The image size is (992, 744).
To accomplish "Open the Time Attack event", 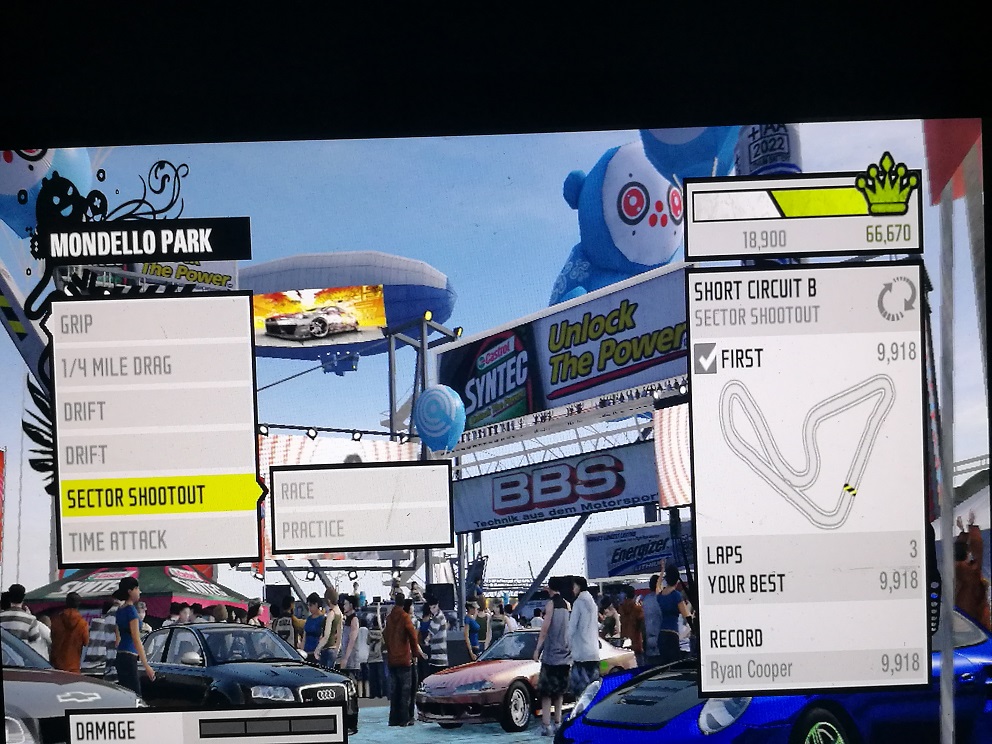I will click(155, 540).
